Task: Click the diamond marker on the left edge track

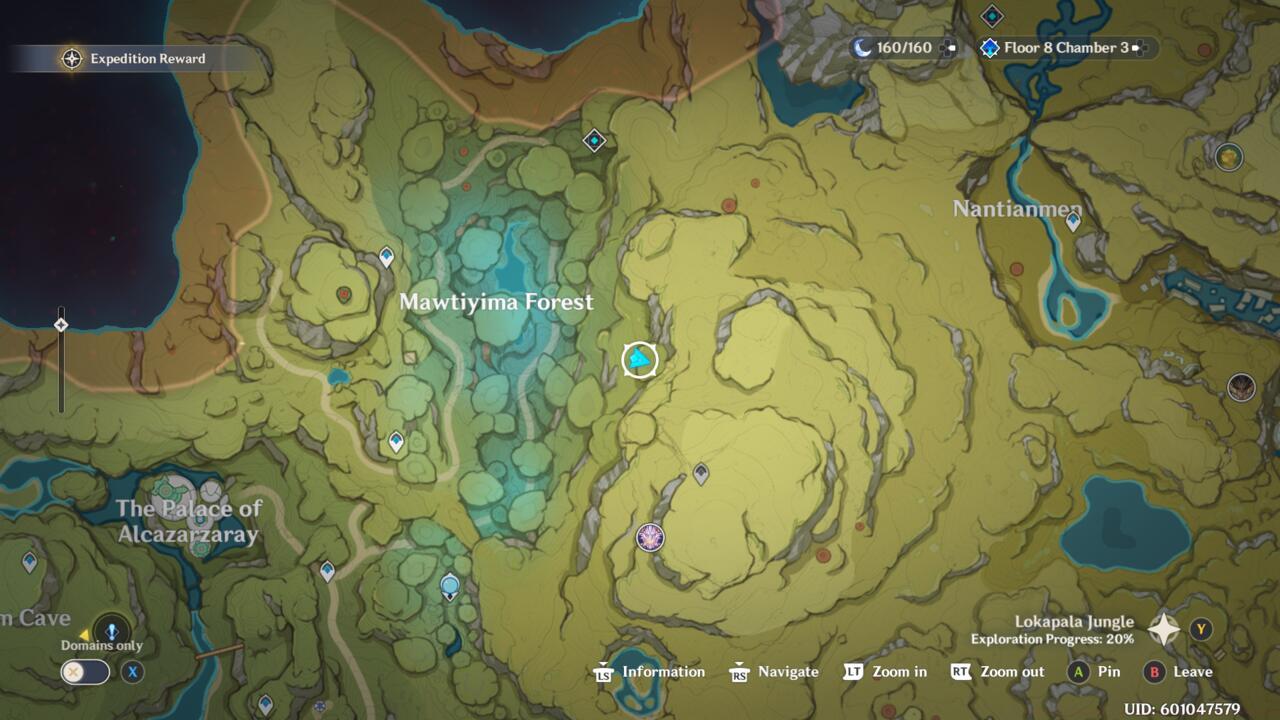Action: pos(62,325)
